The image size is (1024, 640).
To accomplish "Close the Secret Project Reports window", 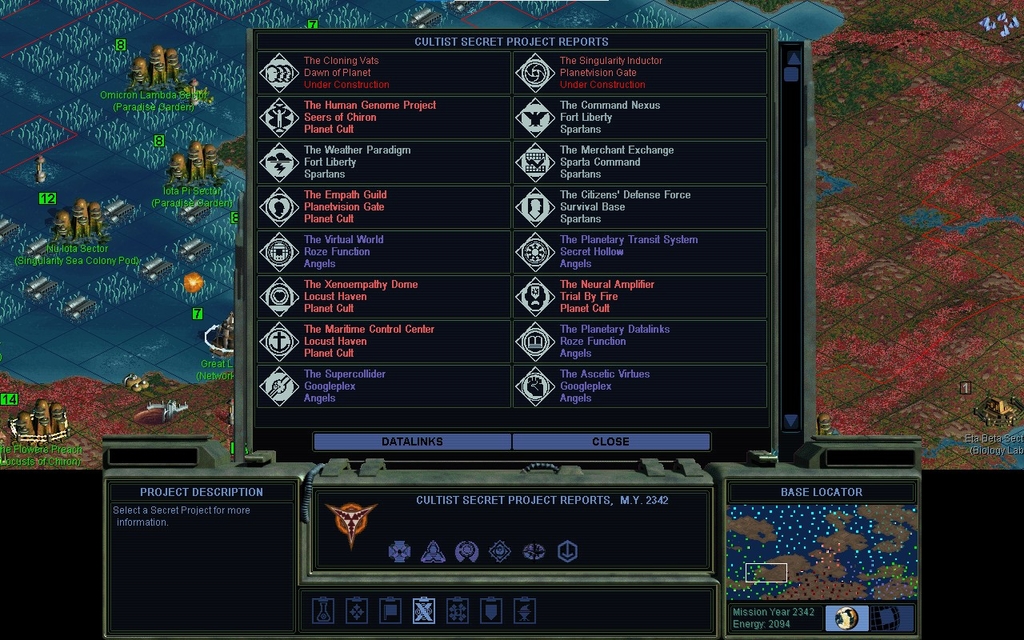I will pyautogui.click(x=610, y=441).
